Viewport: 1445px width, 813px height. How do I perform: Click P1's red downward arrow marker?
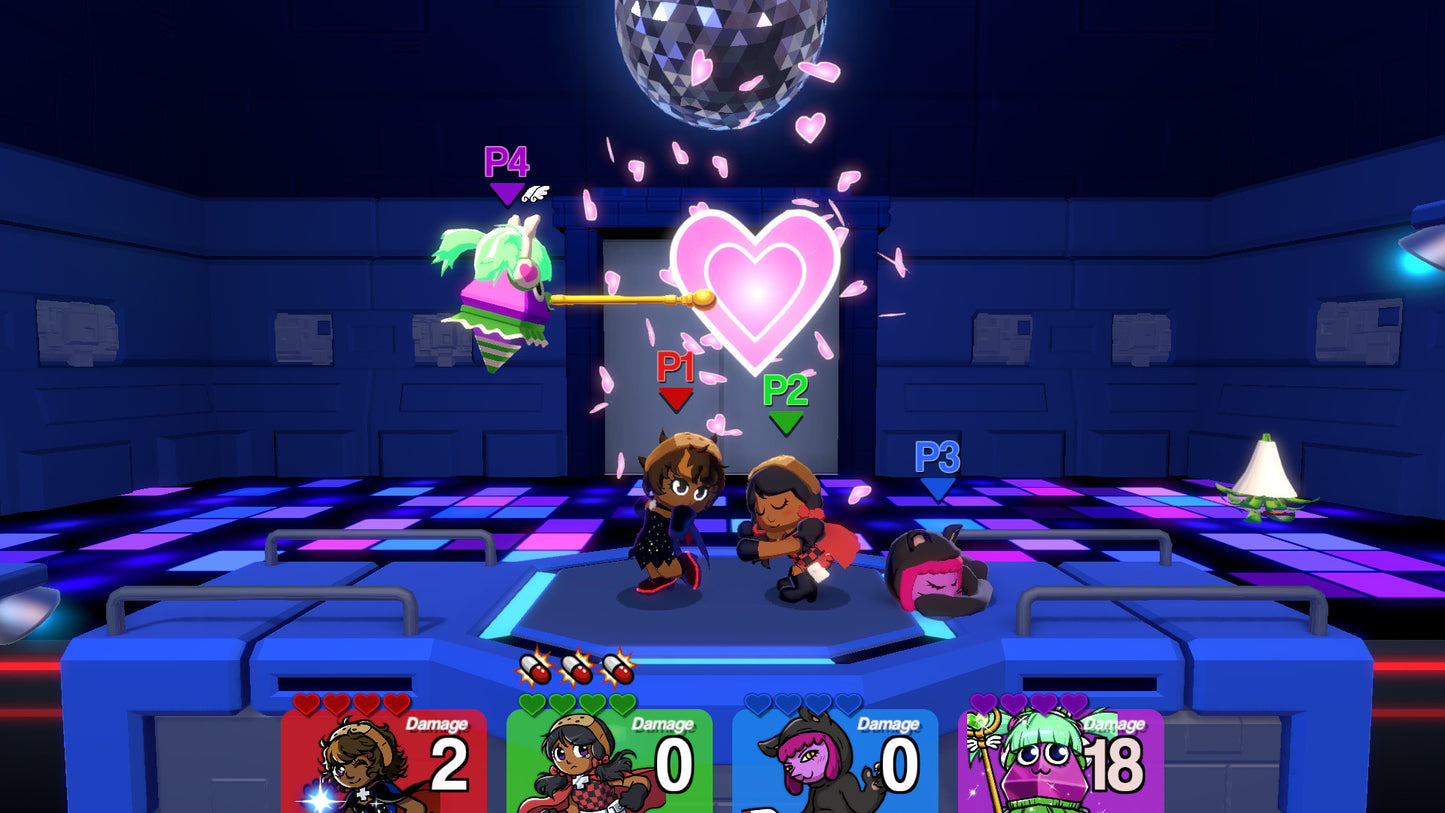coord(676,399)
